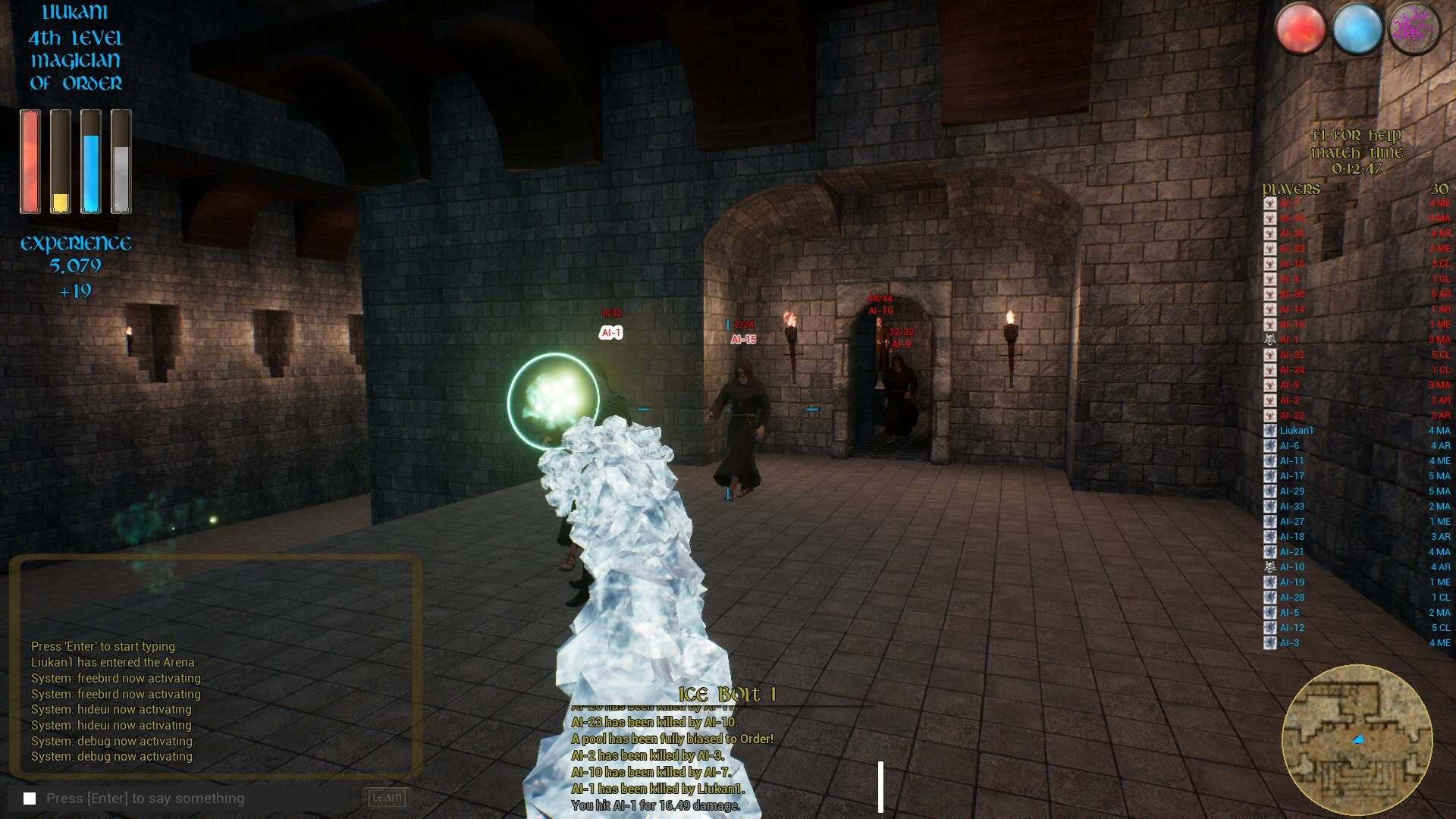Image resolution: width=1456 pixels, height=819 pixels.
Task: Toggle the TEAM chat mode button
Action: (x=386, y=798)
